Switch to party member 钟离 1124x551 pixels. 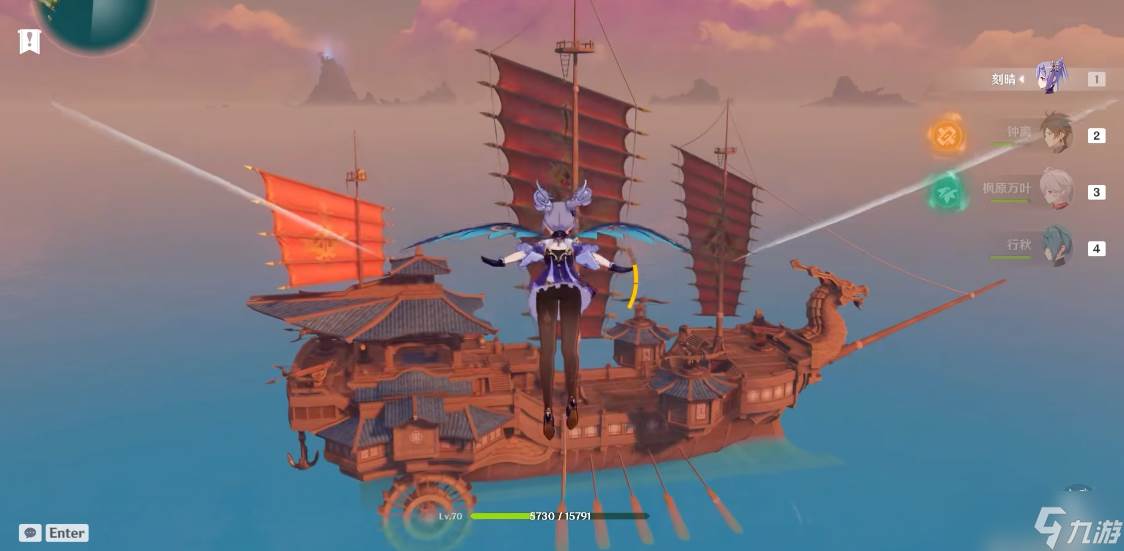coord(1055,133)
